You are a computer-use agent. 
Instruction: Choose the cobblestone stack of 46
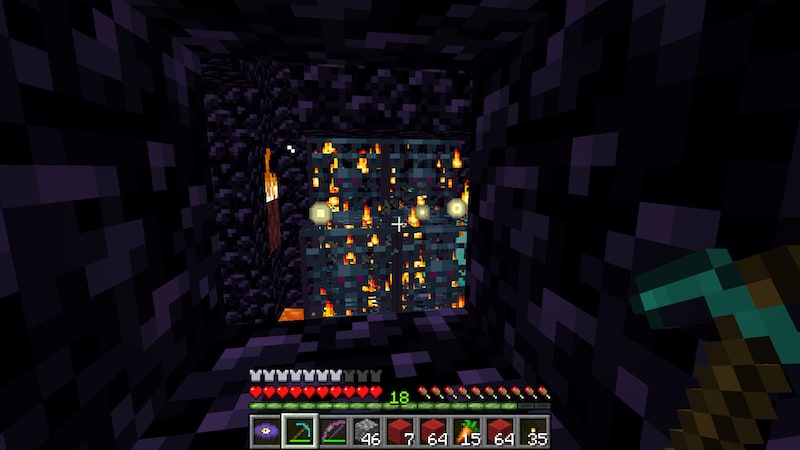coord(367,431)
